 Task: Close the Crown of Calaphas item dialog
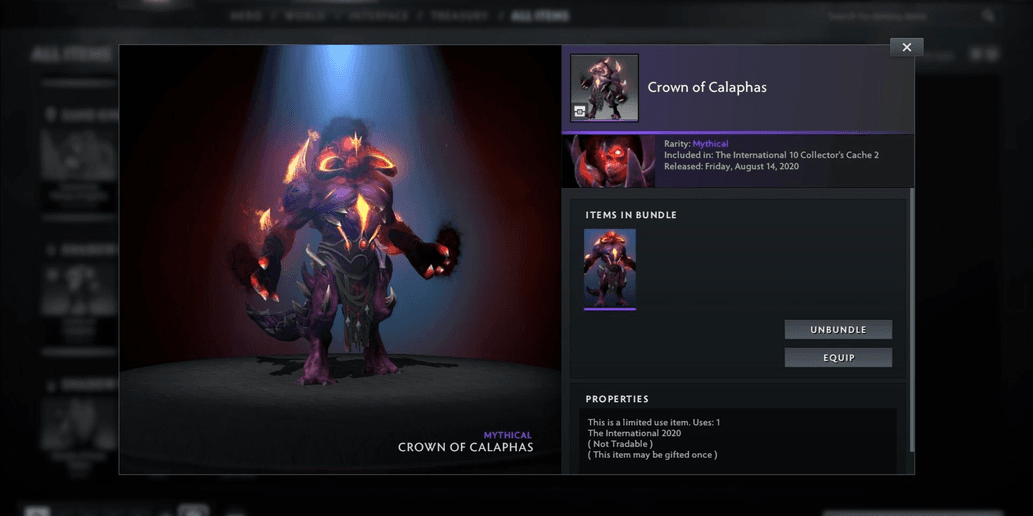(x=906, y=47)
